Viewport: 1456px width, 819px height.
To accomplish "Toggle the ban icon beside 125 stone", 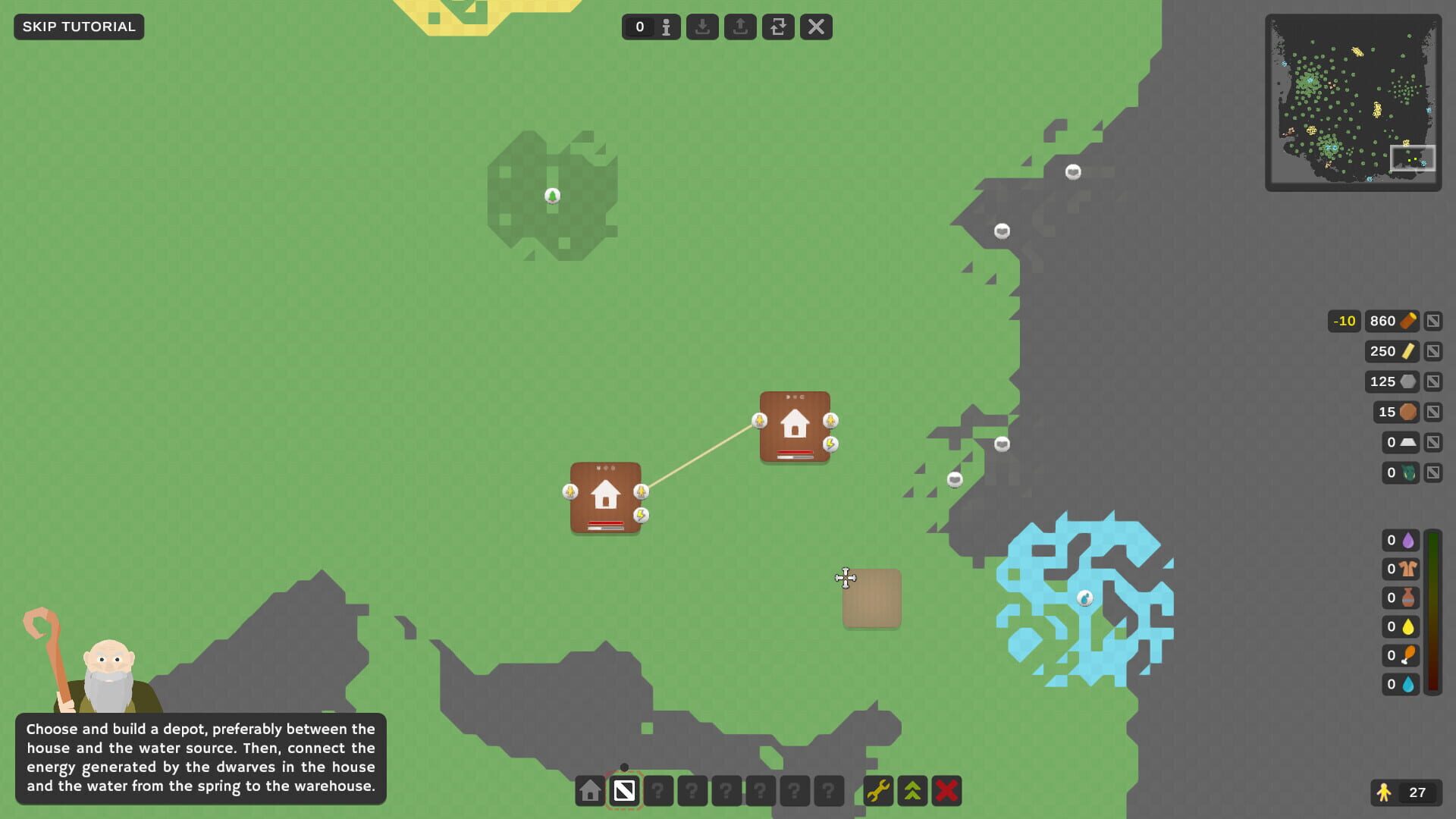I will coord(1432,381).
